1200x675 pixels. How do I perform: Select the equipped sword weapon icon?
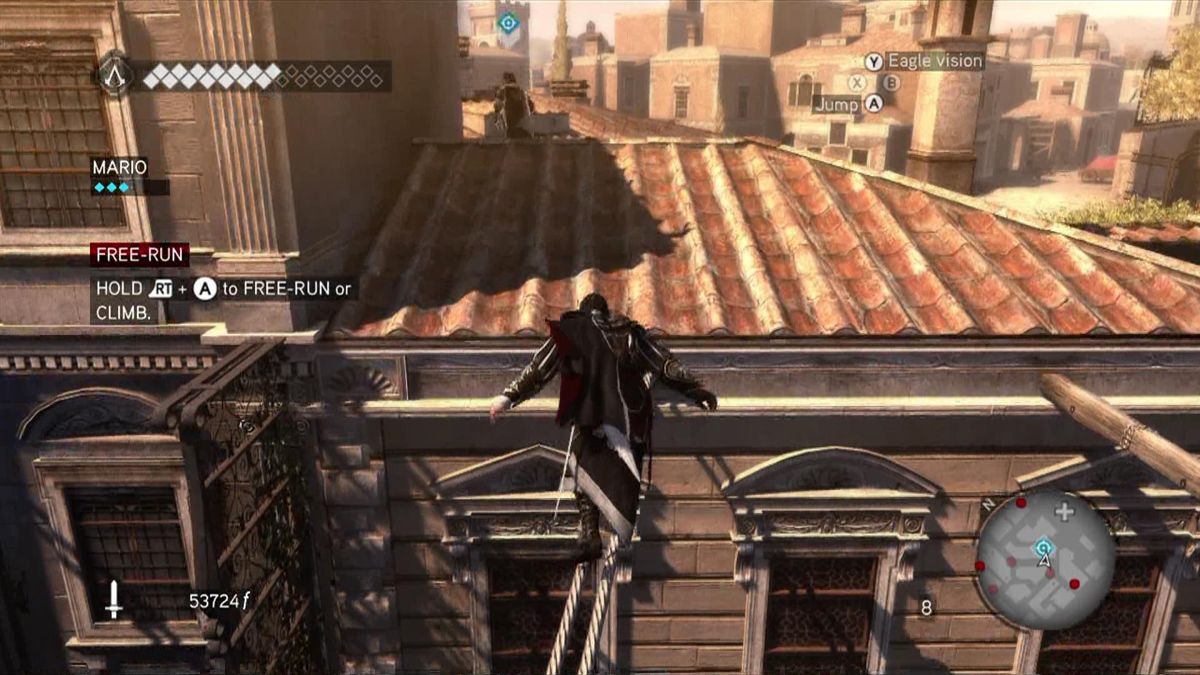coord(113,599)
